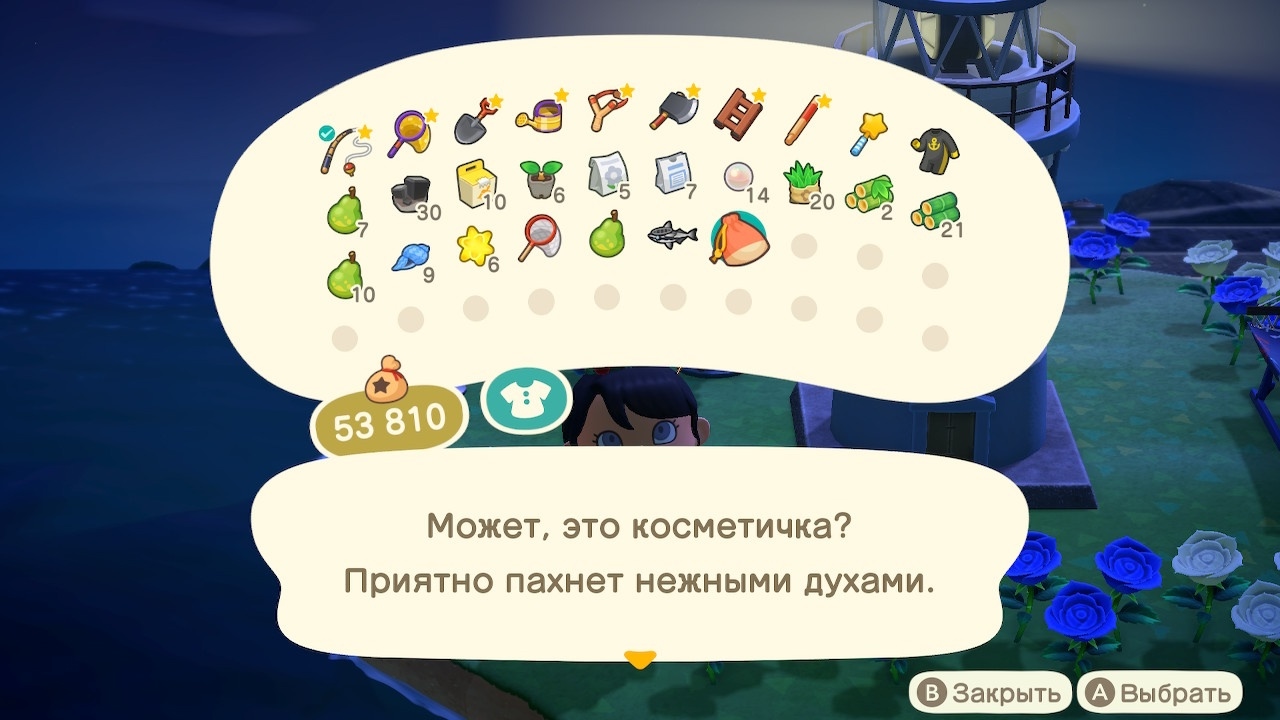Choose the golden slingshot
The image size is (1280, 720).
(x=606, y=110)
